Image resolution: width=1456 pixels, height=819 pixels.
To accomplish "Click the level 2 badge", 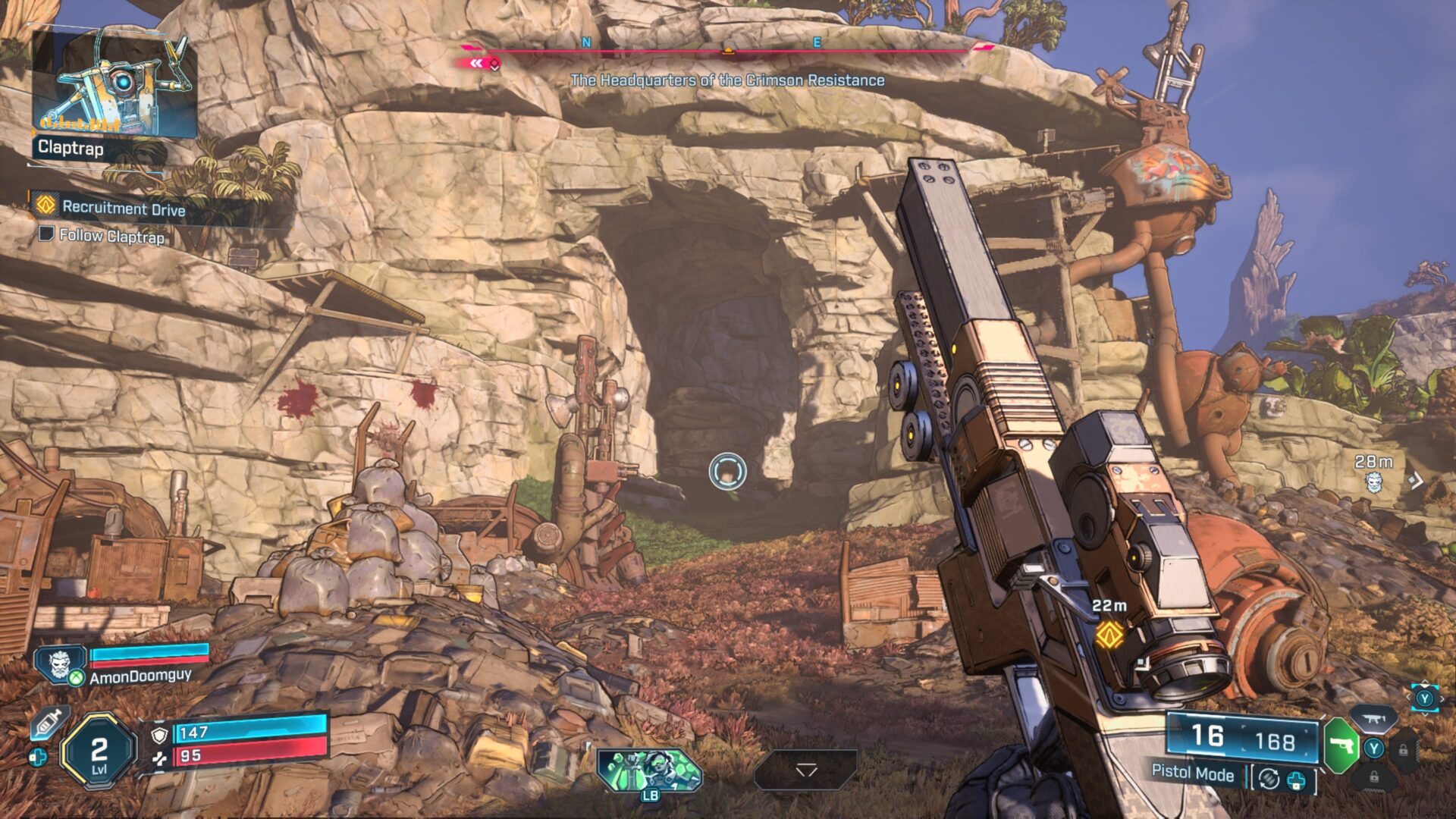I will click(99, 752).
